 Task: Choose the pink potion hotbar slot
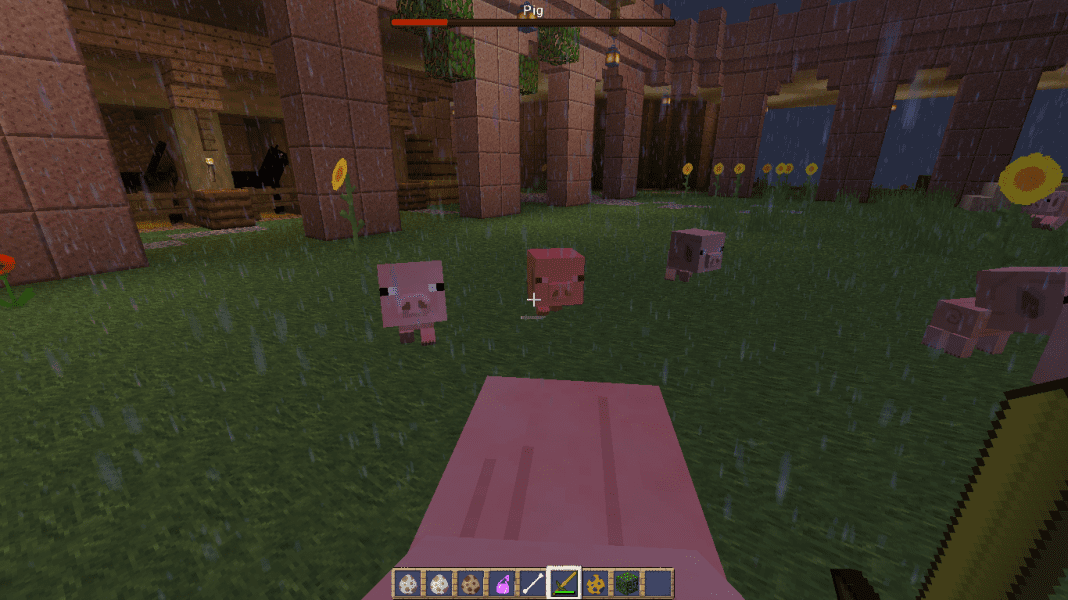[501, 583]
